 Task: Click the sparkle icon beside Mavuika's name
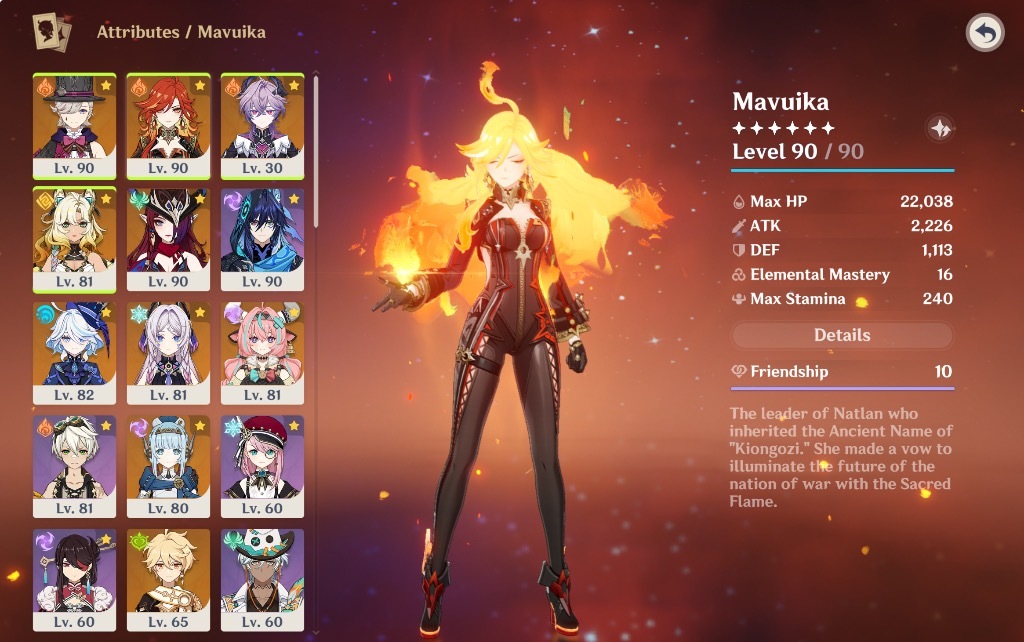[x=940, y=128]
